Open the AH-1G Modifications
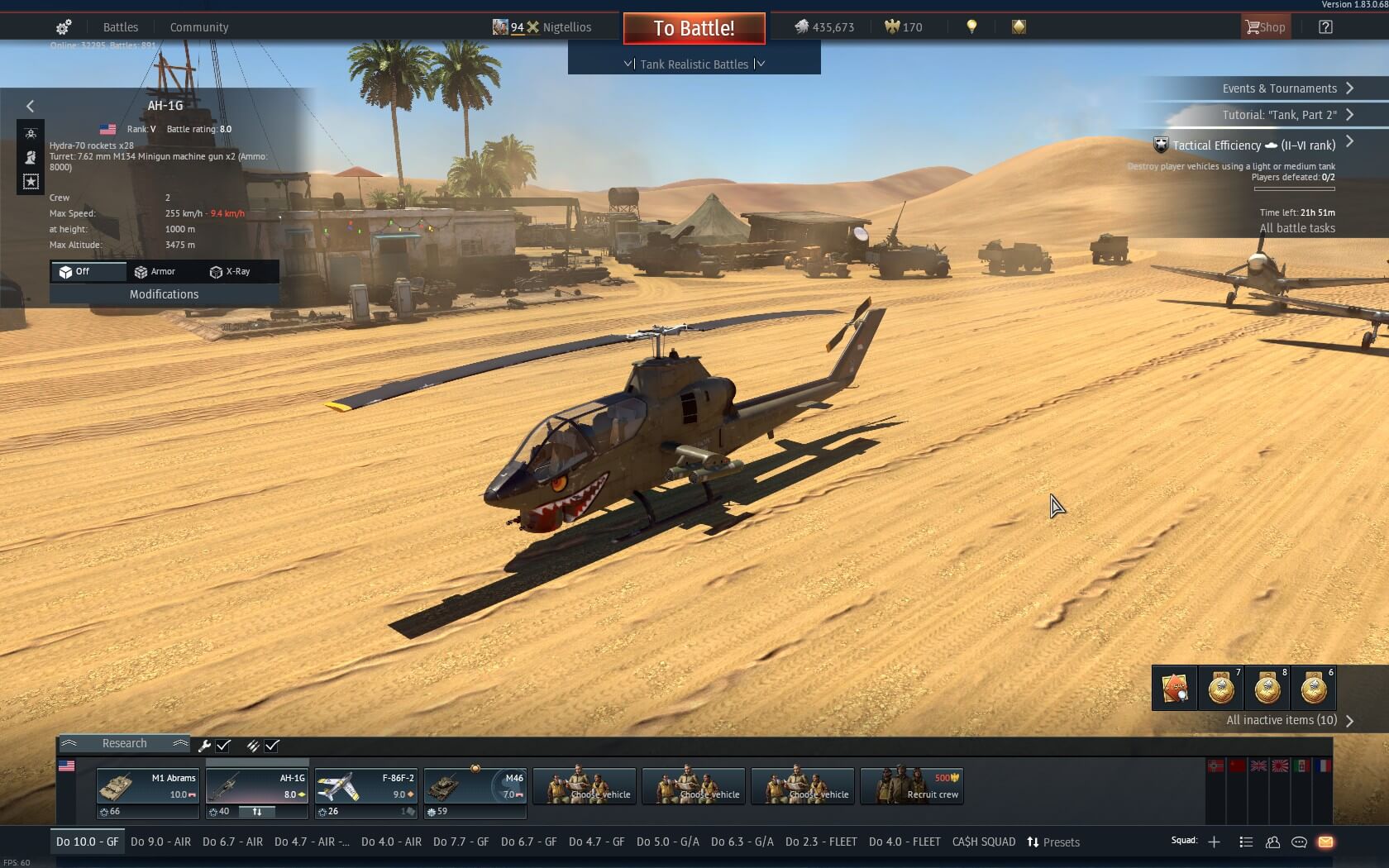This screenshot has height=868, width=1389. [x=164, y=294]
